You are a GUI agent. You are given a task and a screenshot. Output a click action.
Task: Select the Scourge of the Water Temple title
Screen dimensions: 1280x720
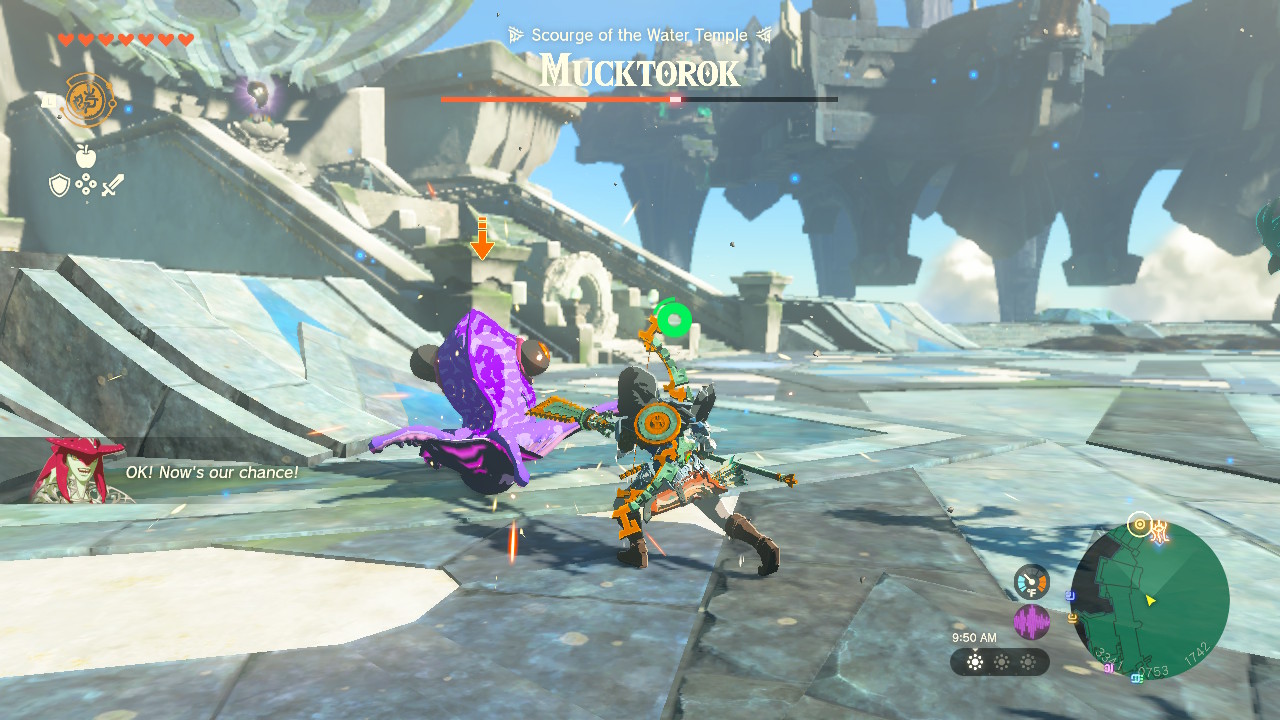(640, 34)
